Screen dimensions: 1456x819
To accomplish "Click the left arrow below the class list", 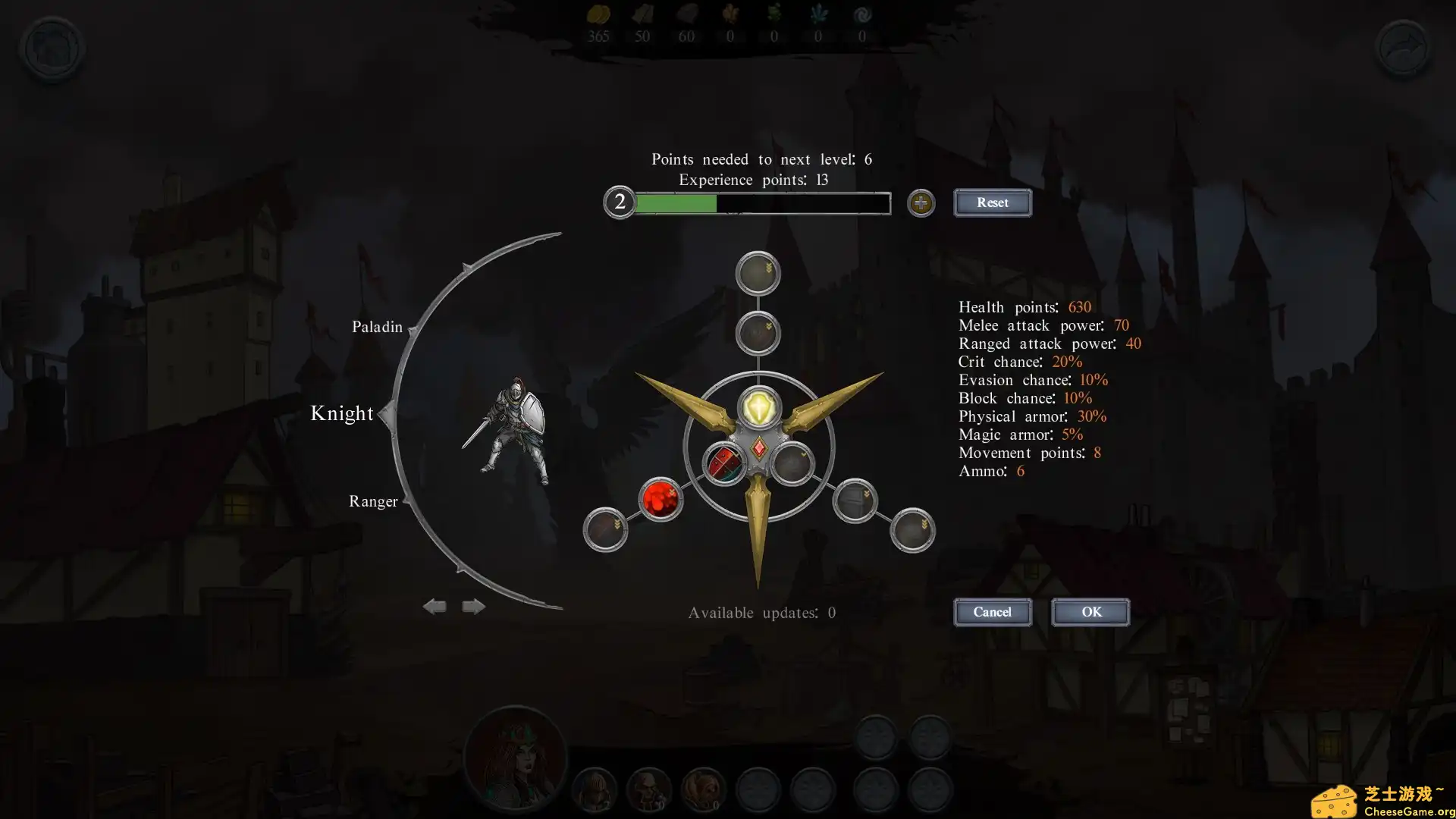I will [x=435, y=606].
